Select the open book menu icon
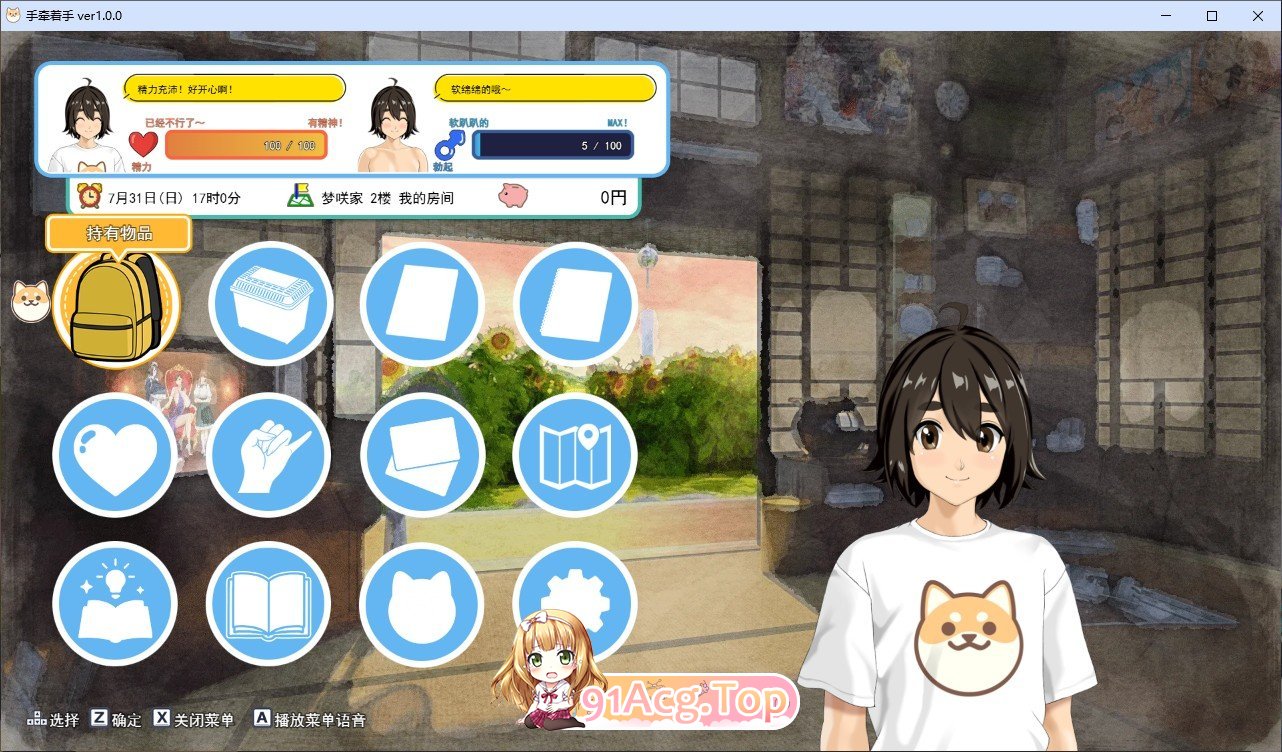This screenshot has width=1282, height=752. (x=270, y=604)
